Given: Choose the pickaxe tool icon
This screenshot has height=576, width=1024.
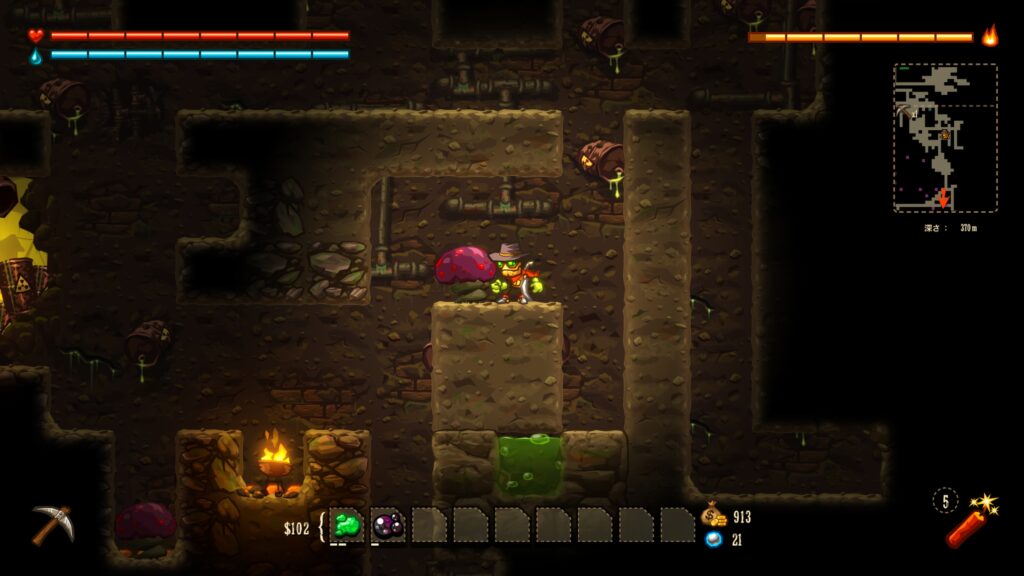Looking at the screenshot, I should click(51, 524).
